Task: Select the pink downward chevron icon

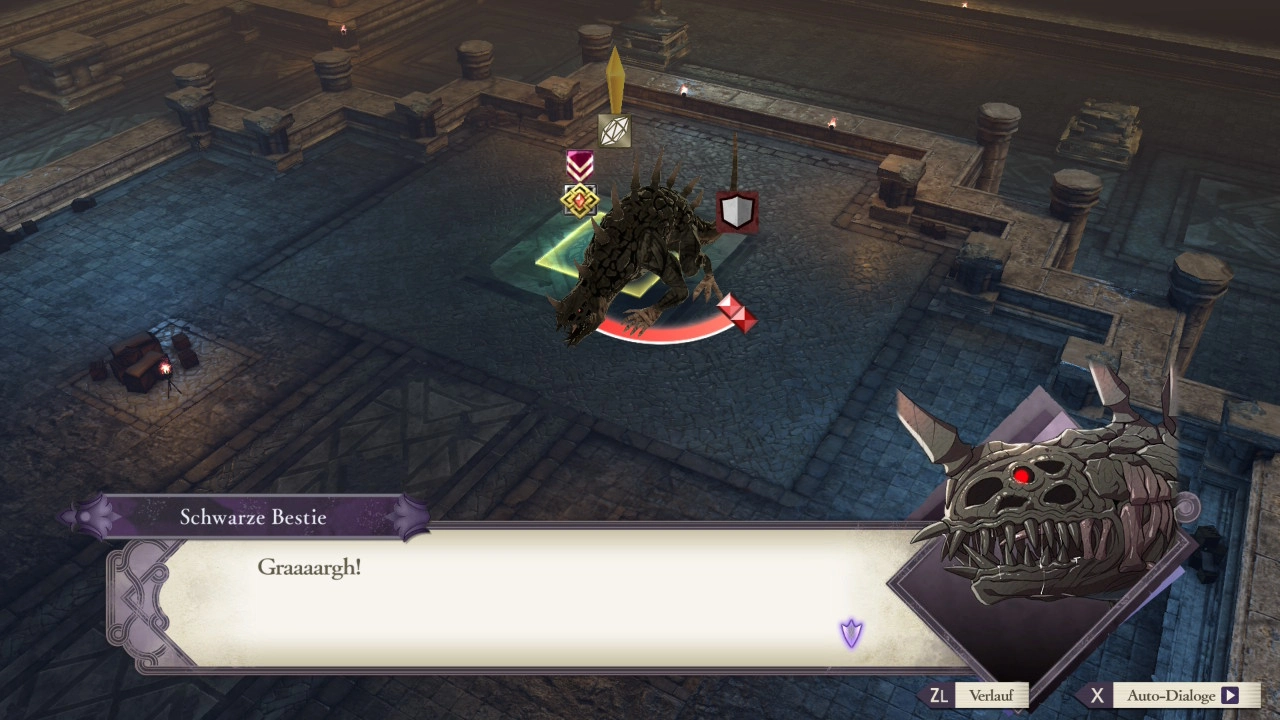Action: 580,165
